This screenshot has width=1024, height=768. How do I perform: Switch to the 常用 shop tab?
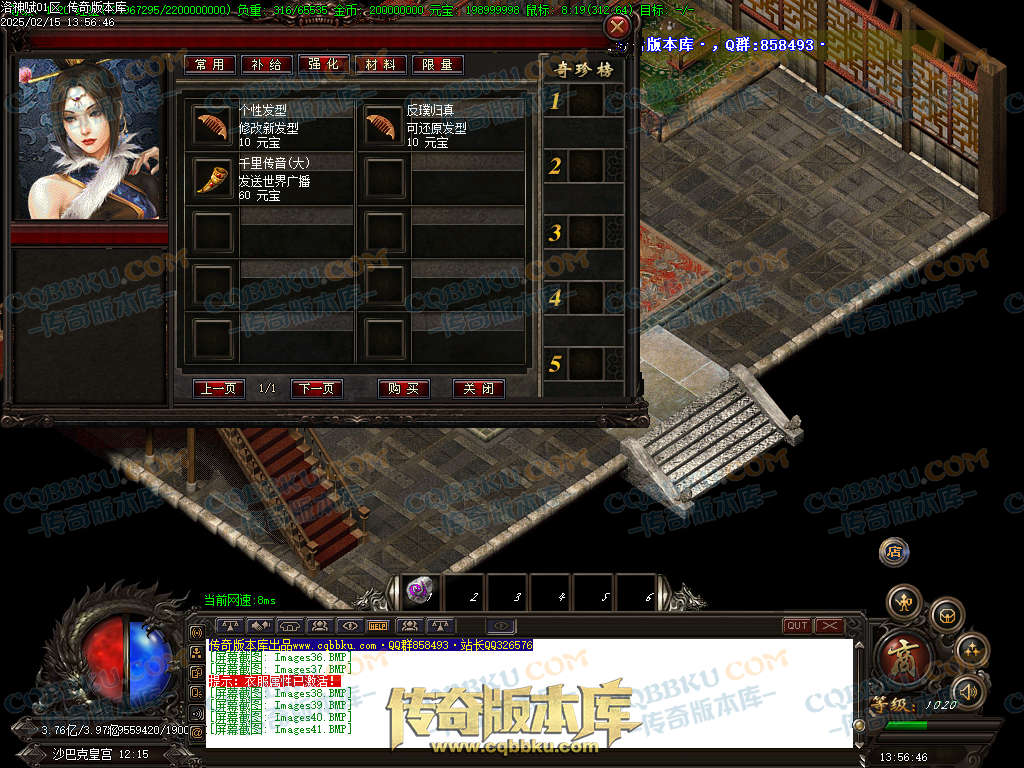click(x=210, y=64)
